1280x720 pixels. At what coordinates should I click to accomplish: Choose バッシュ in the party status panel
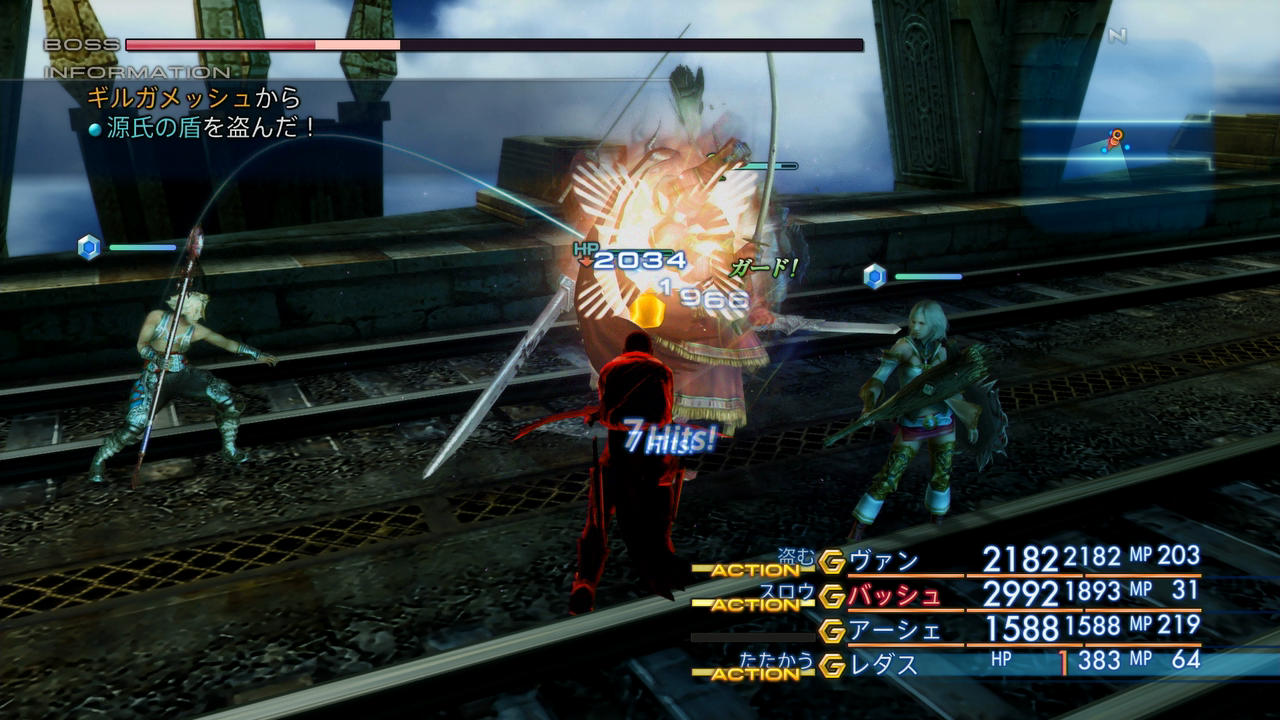point(894,596)
